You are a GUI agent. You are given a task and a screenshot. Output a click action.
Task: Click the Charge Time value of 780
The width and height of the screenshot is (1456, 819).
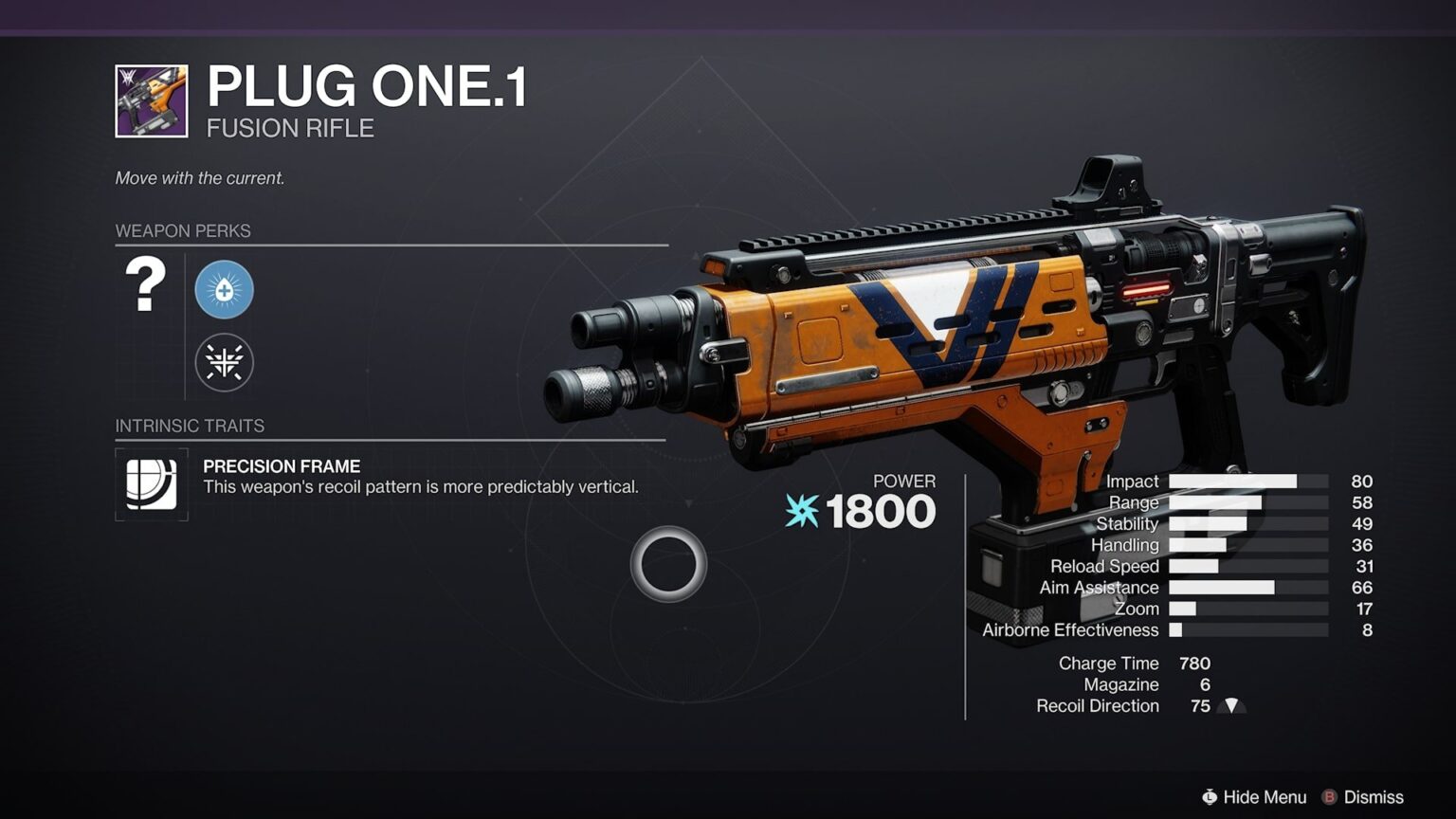tap(1193, 663)
